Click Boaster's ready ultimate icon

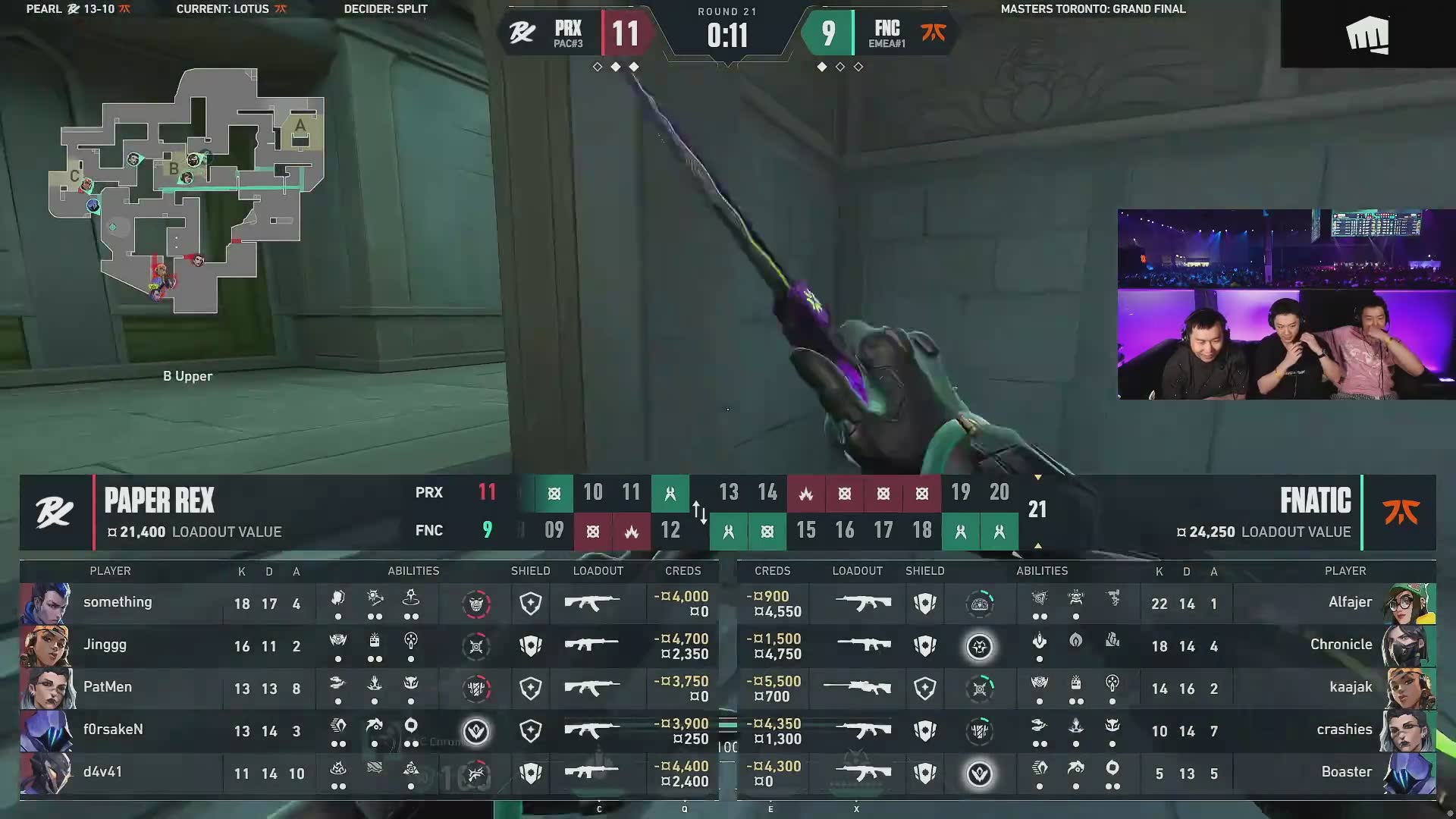pyautogui.click(x=979, y=773)
